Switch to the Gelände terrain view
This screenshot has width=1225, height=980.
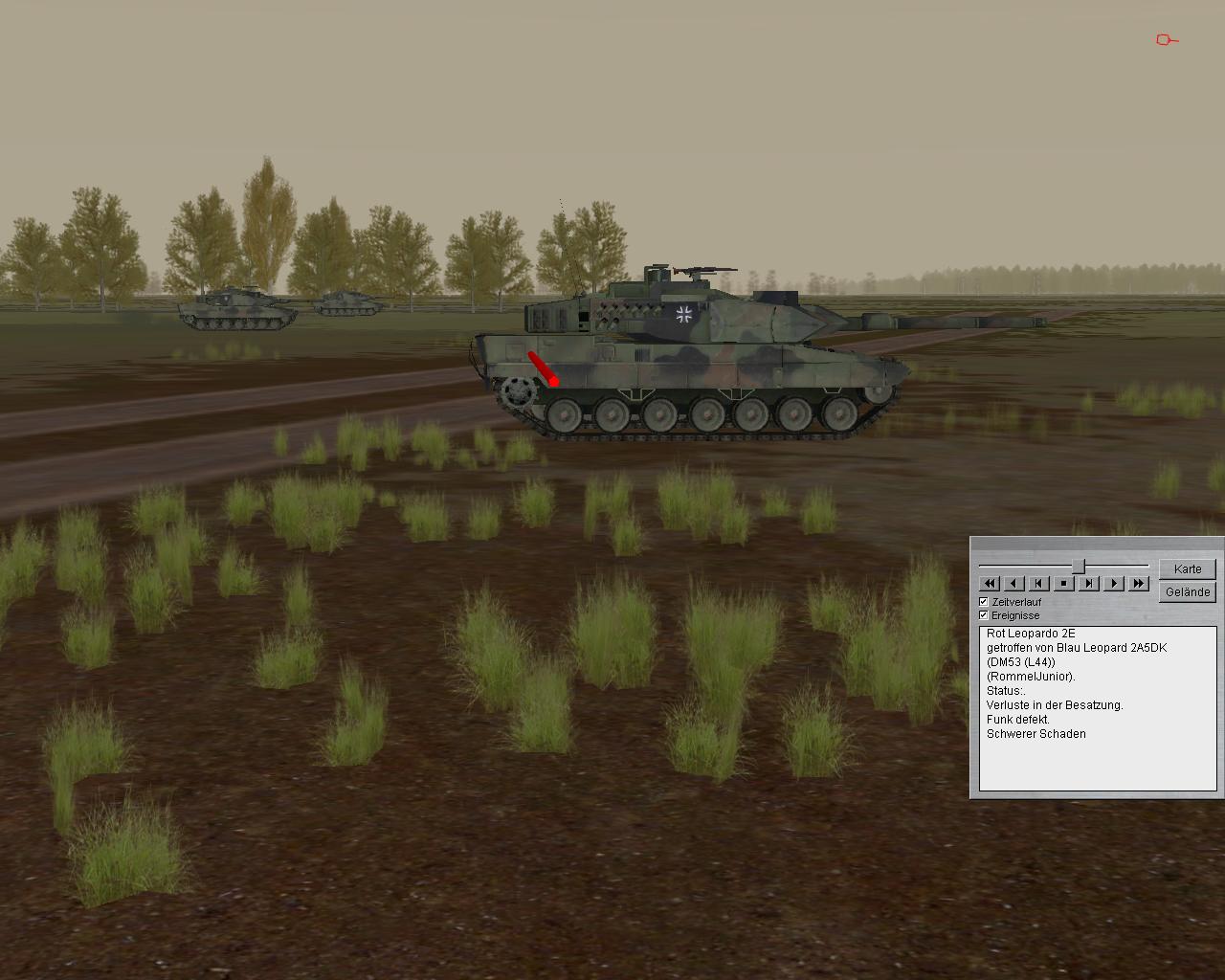tap(1187, 591)
